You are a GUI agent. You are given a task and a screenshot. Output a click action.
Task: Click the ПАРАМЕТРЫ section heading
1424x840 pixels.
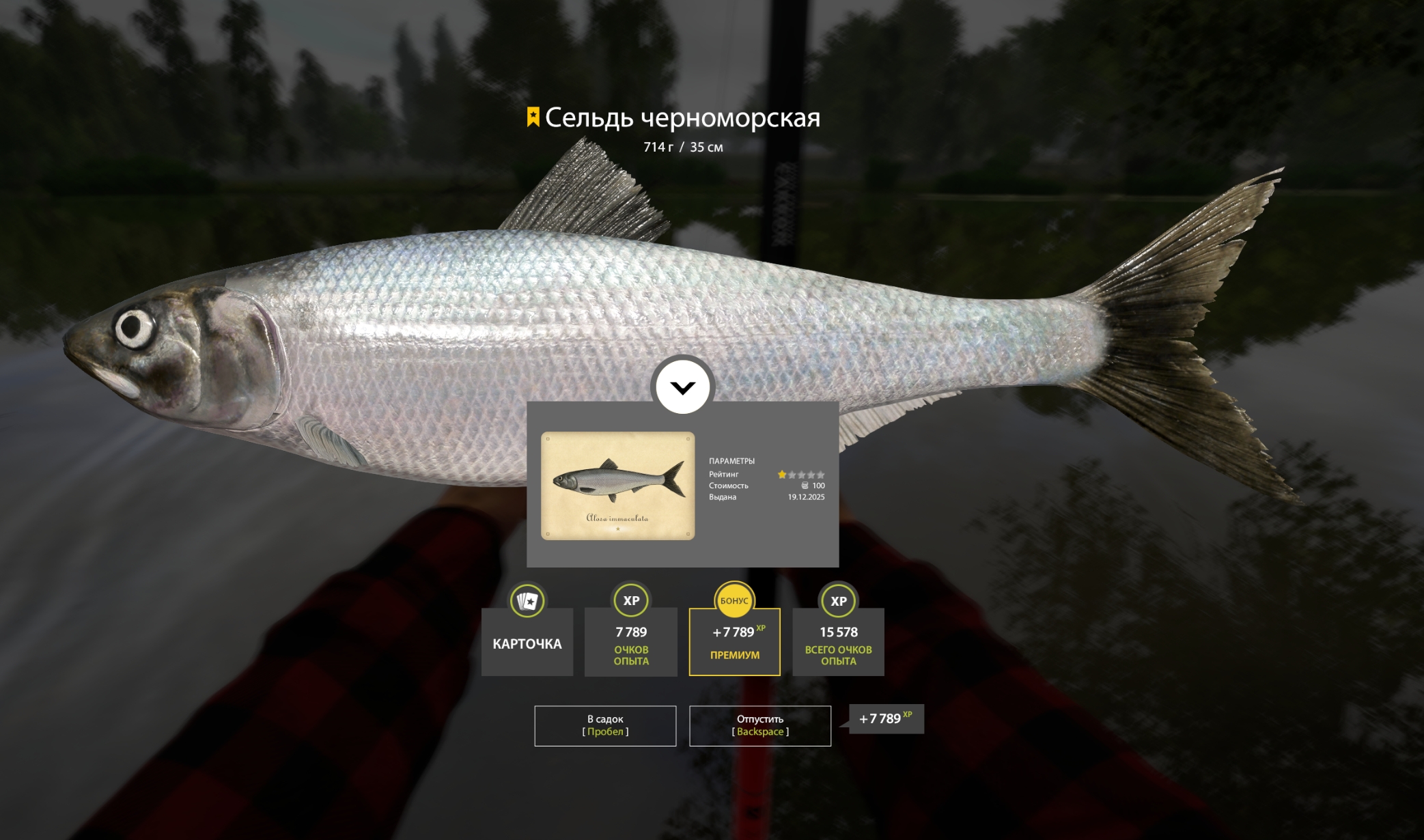coord(732,462)
